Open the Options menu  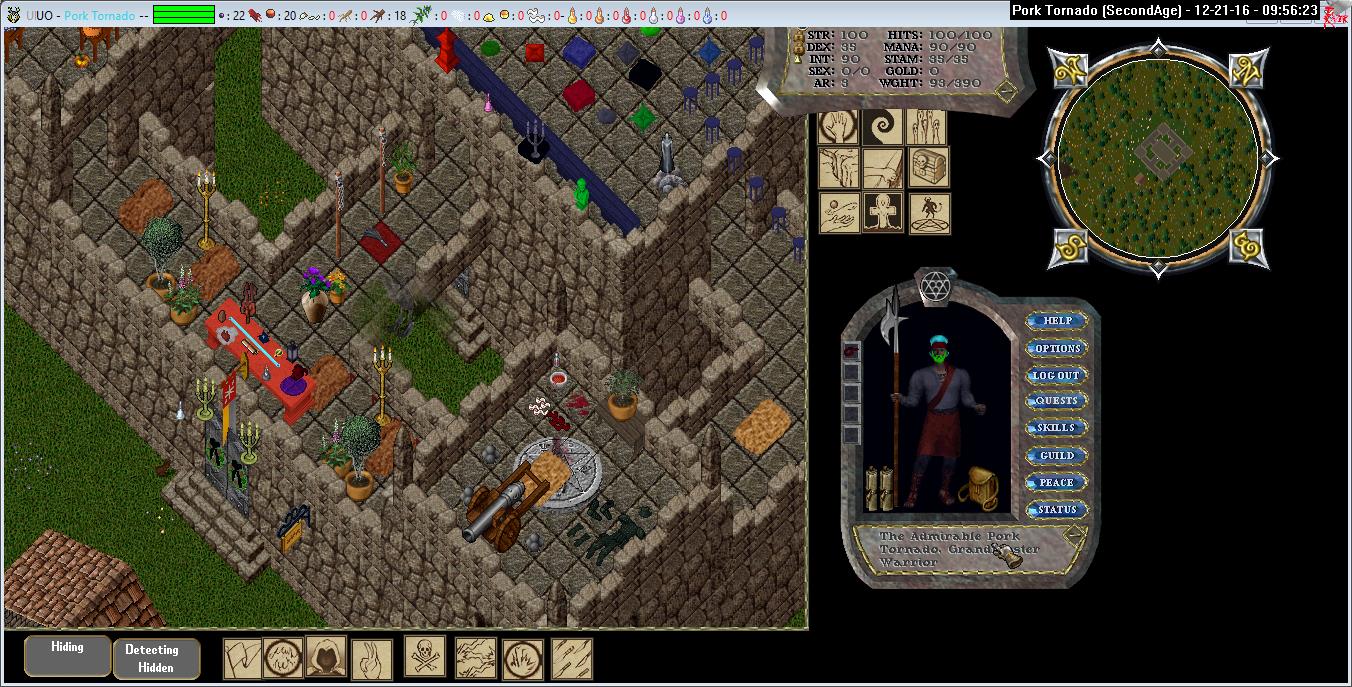click(1057, 348)
